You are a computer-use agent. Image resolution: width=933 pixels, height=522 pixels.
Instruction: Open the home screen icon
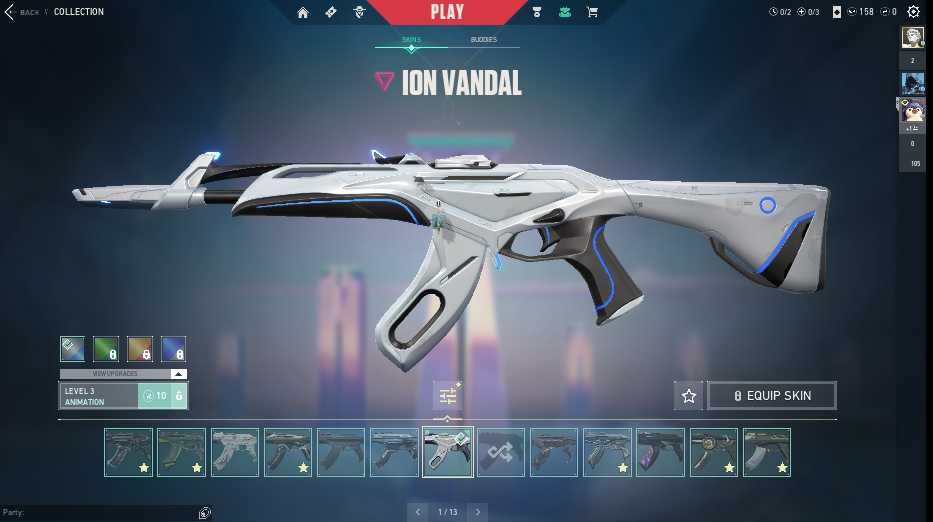coord(304,12)
